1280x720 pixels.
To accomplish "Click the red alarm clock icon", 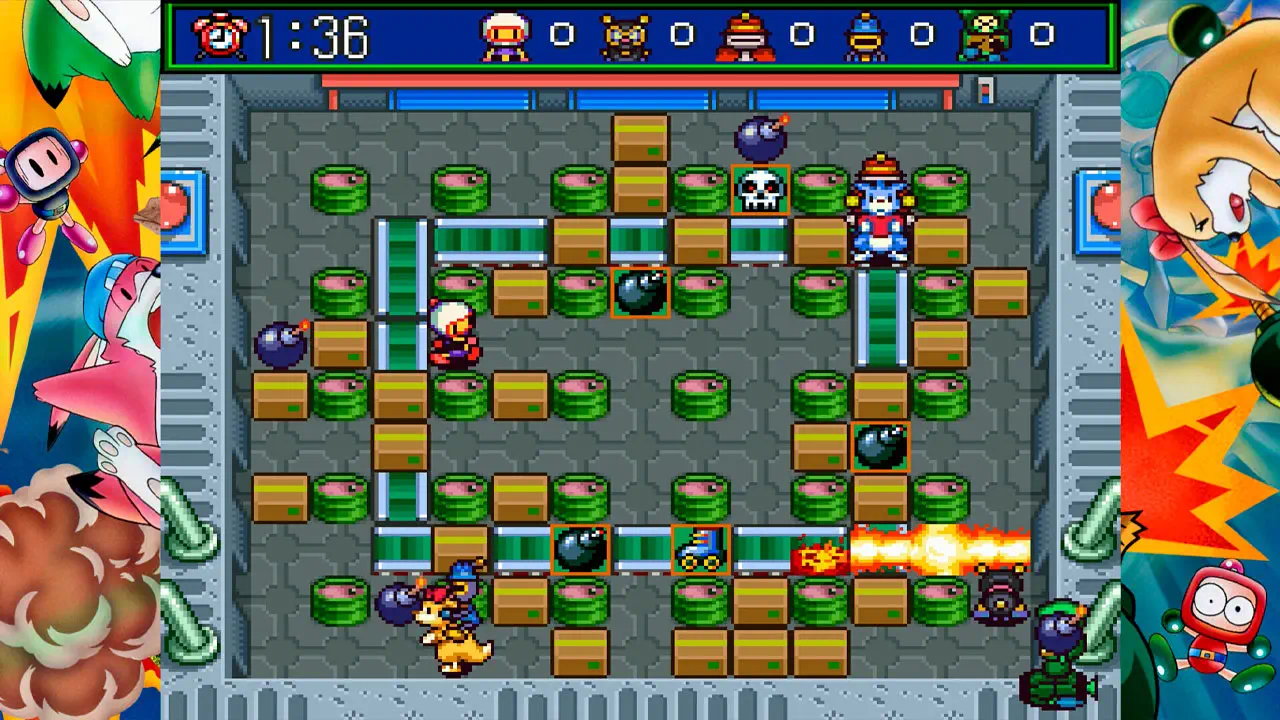I will [220, 37].
